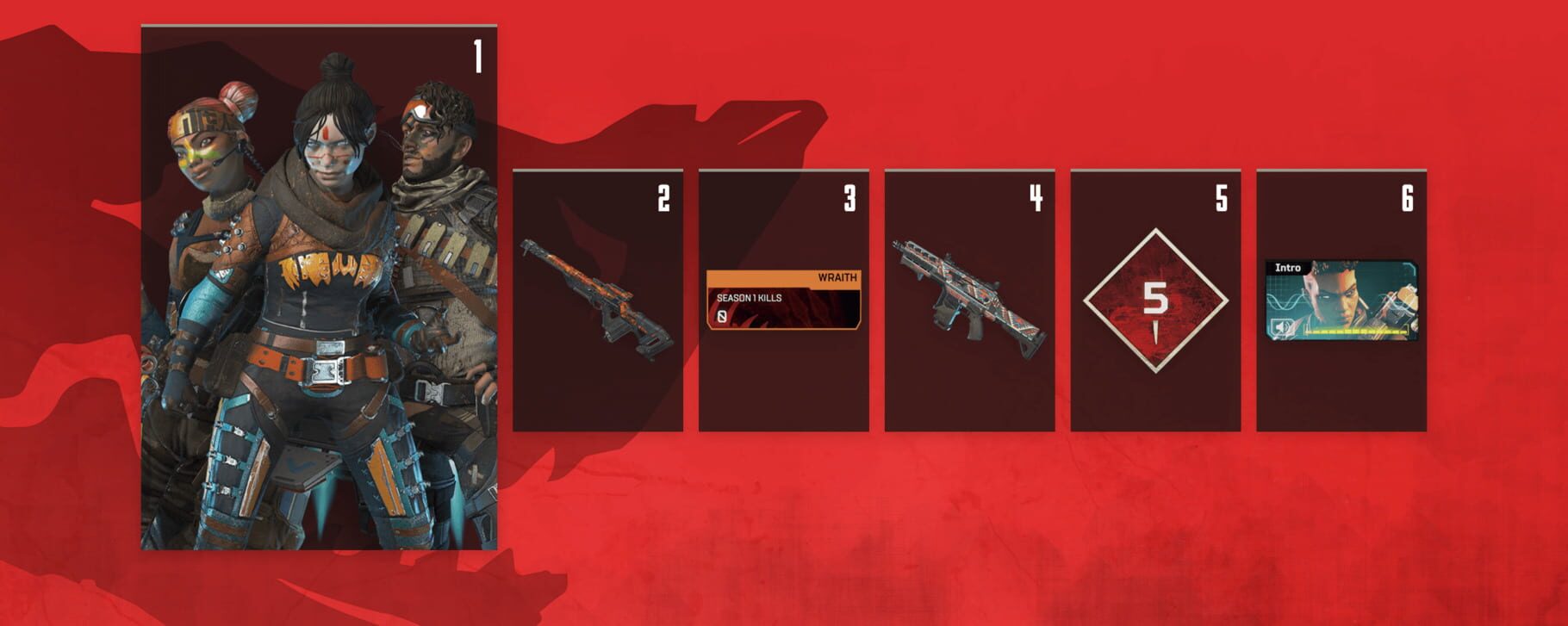This screenshot has width=1568, height=626.
Task: Click the kill counter icon showing zero
Action: 722,316
